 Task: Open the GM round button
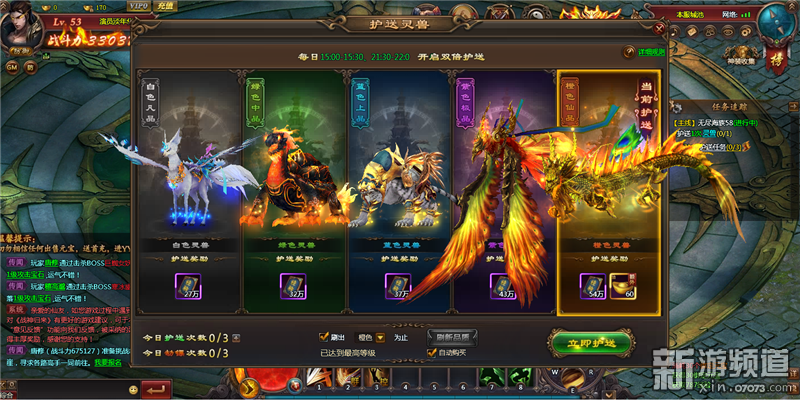click(13, 67)
